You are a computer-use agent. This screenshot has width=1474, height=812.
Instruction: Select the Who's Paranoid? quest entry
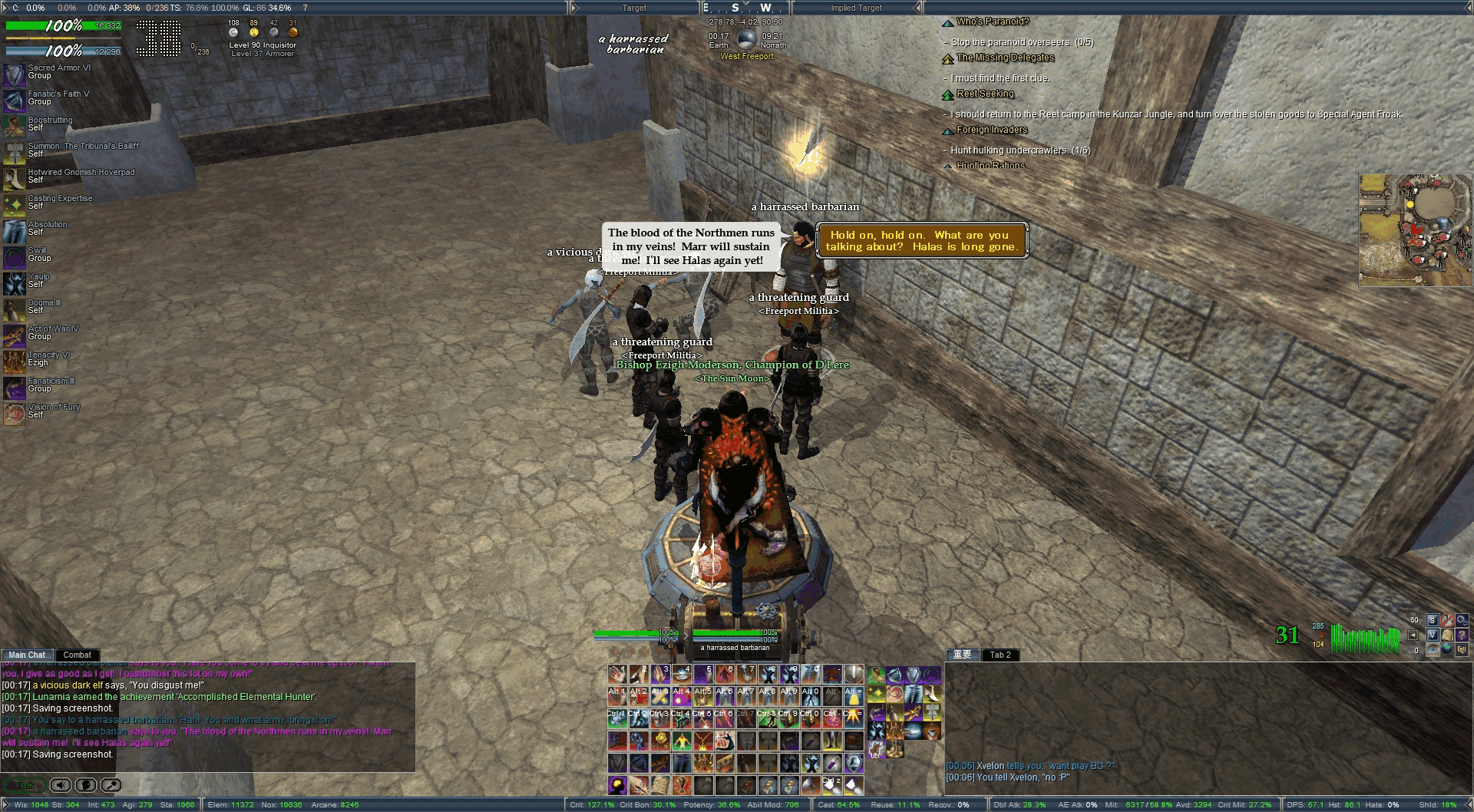[992, 21]
